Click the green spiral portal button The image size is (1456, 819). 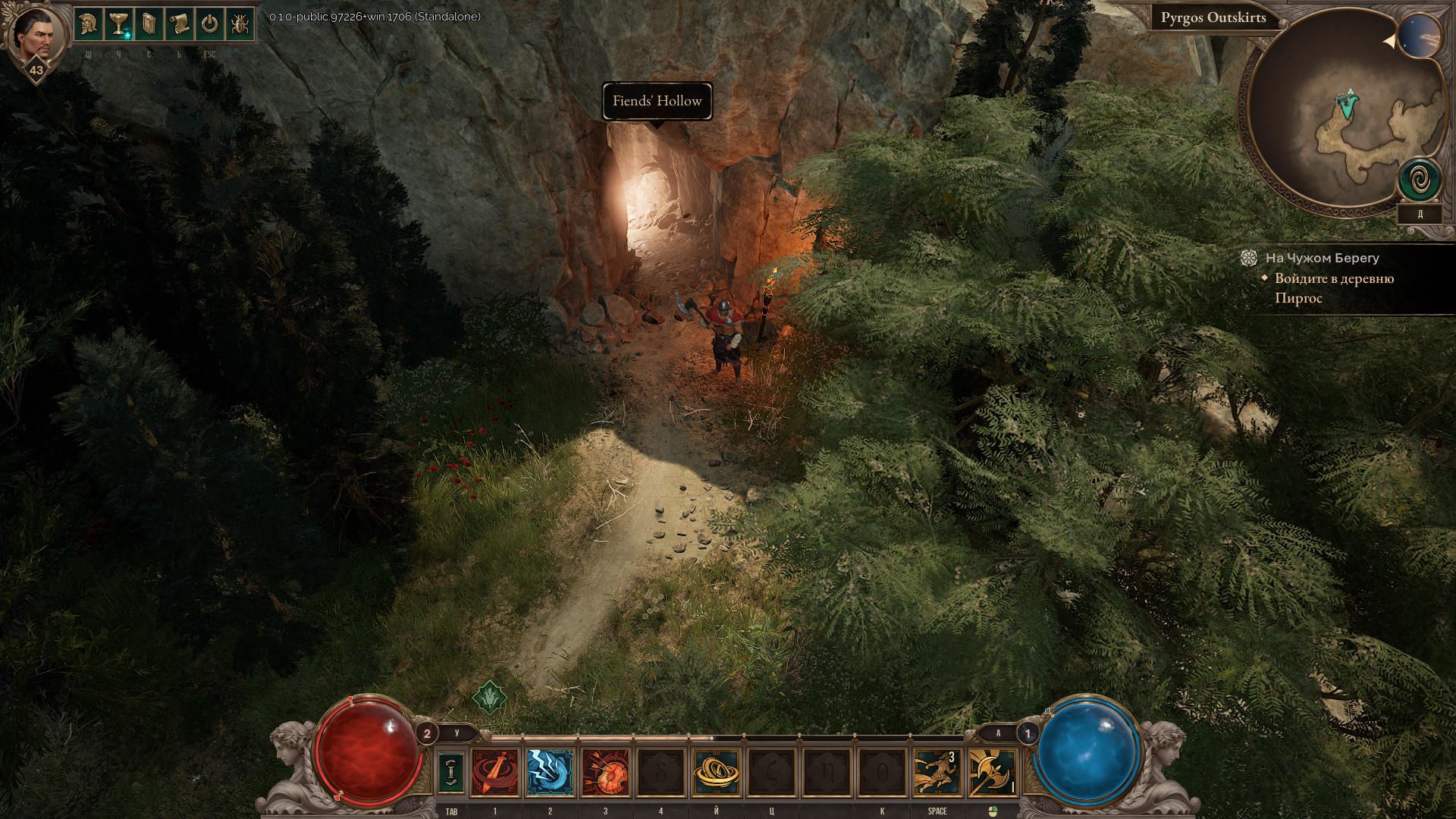[1420, 181]
